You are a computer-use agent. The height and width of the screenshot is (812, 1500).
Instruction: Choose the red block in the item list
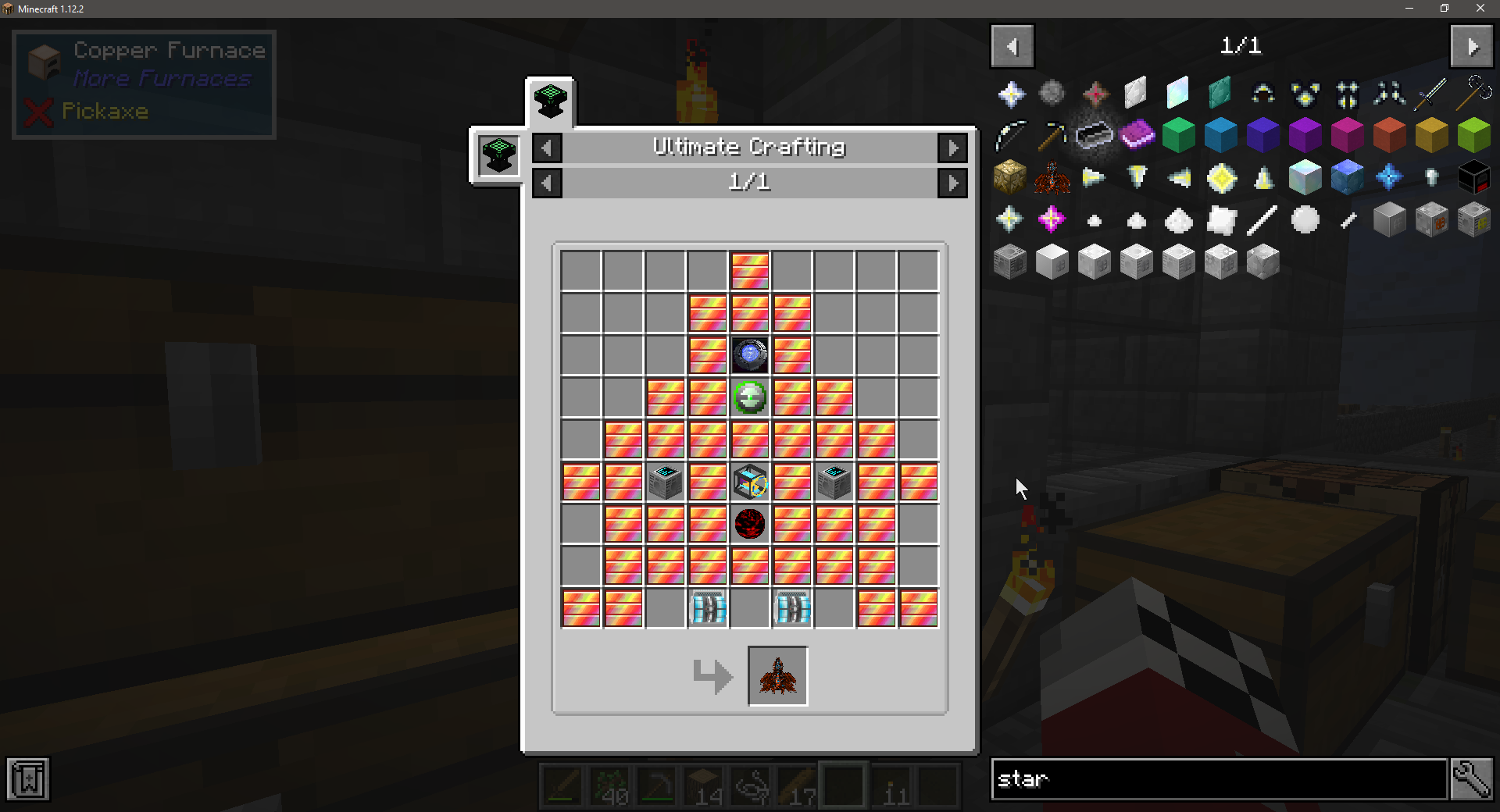coord(1390,135)
